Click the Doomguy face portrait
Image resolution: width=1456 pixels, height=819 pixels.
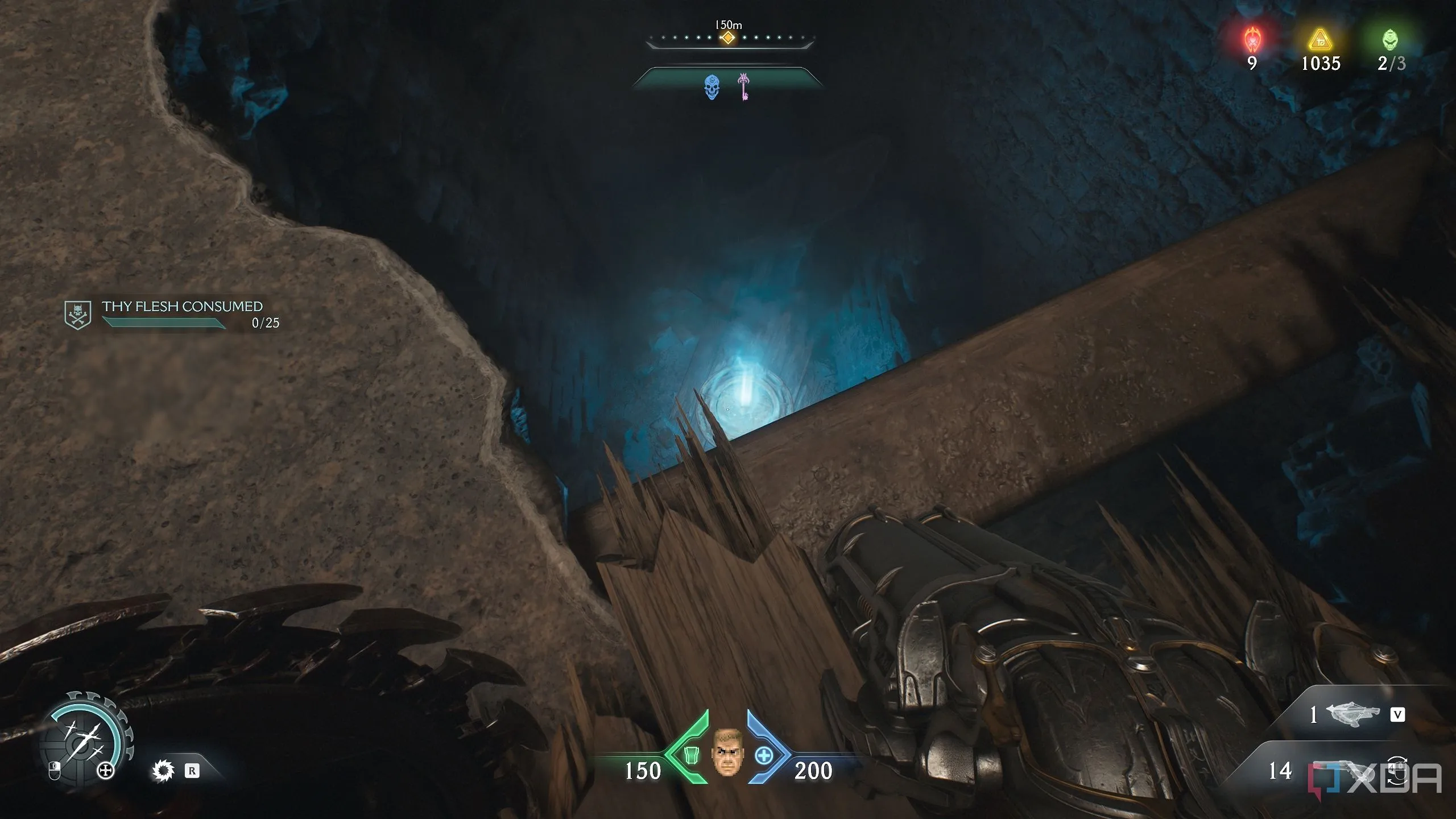click(727, 752)
